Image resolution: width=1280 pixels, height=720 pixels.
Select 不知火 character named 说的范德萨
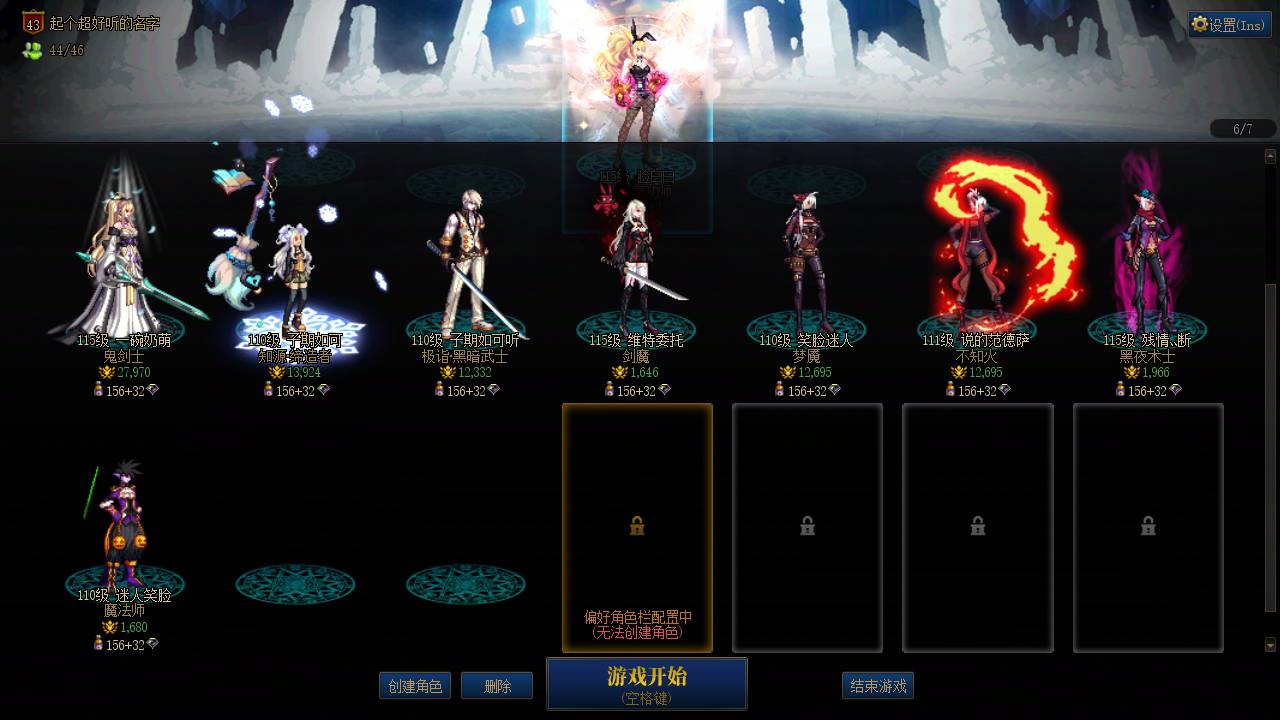point(977,250)
